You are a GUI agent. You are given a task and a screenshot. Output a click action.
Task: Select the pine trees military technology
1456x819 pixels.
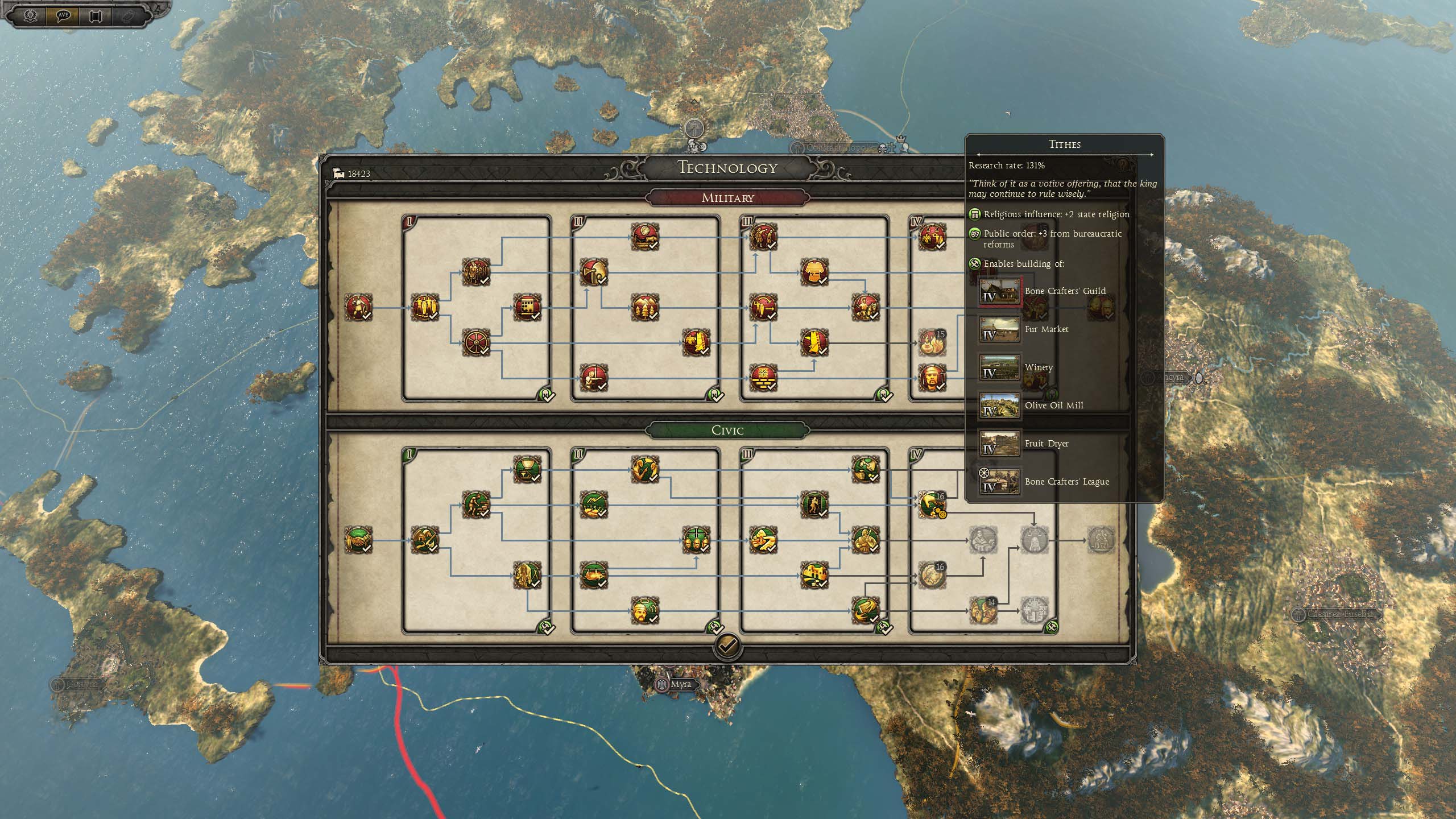[644, 308]
